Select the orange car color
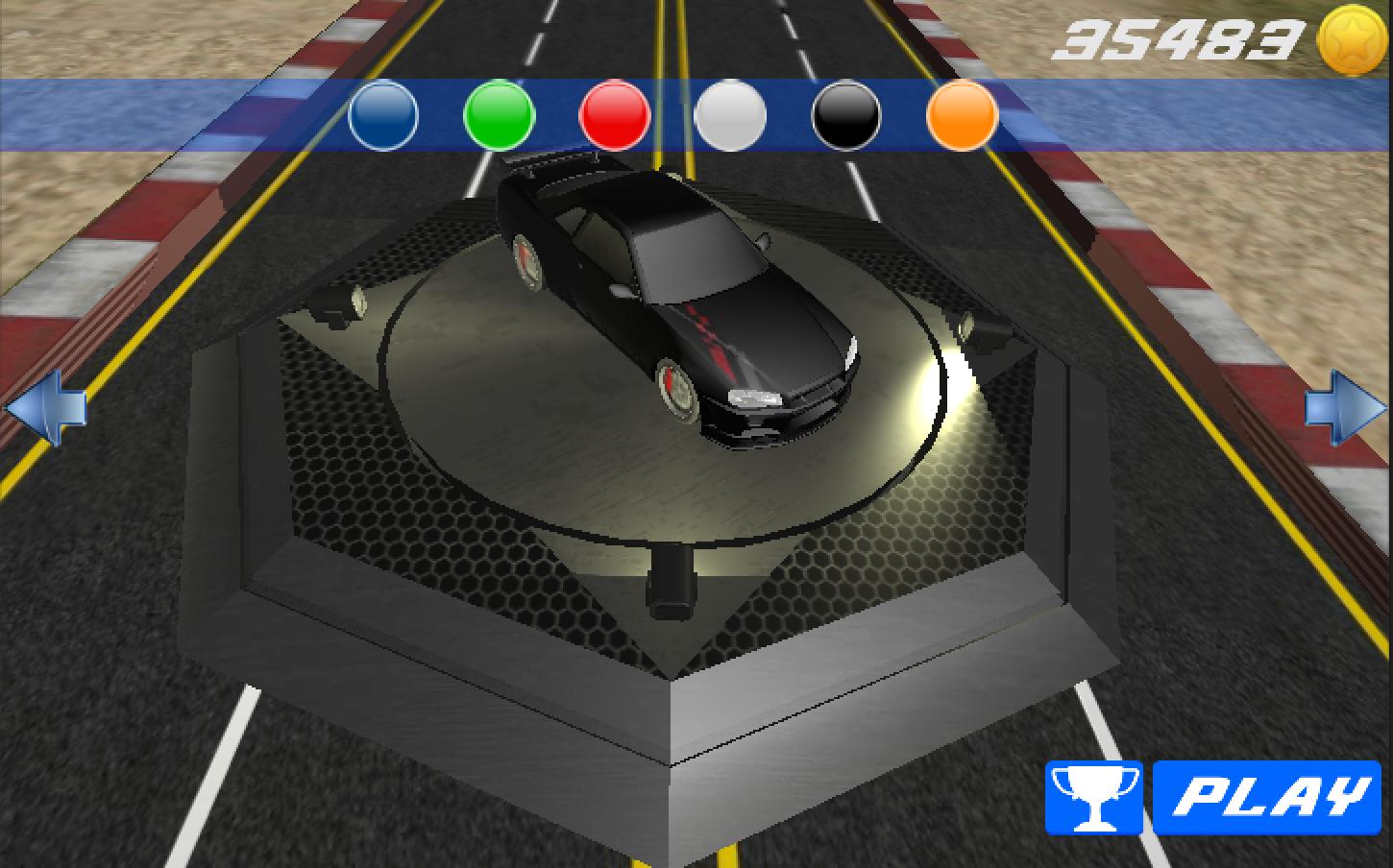This screenshot has height=868, width=1393. pos(962,115)
